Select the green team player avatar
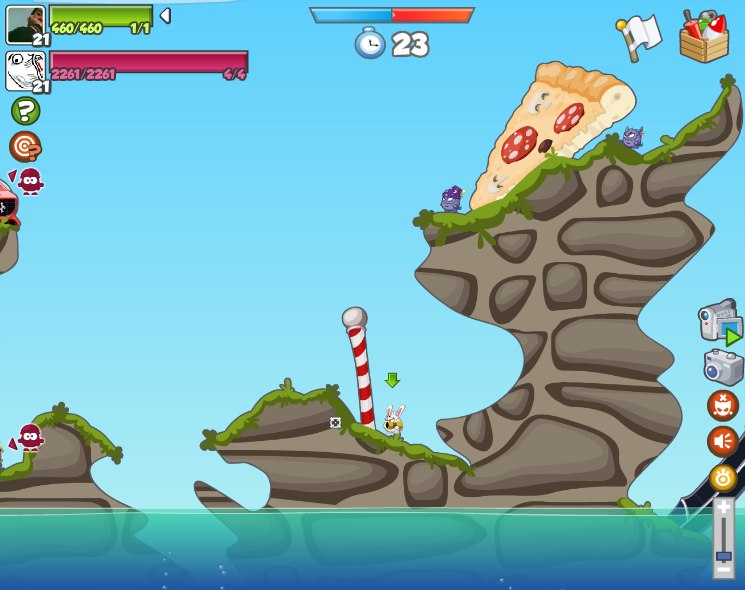Viewport: 745px width, 590px height. pos(25,25)
